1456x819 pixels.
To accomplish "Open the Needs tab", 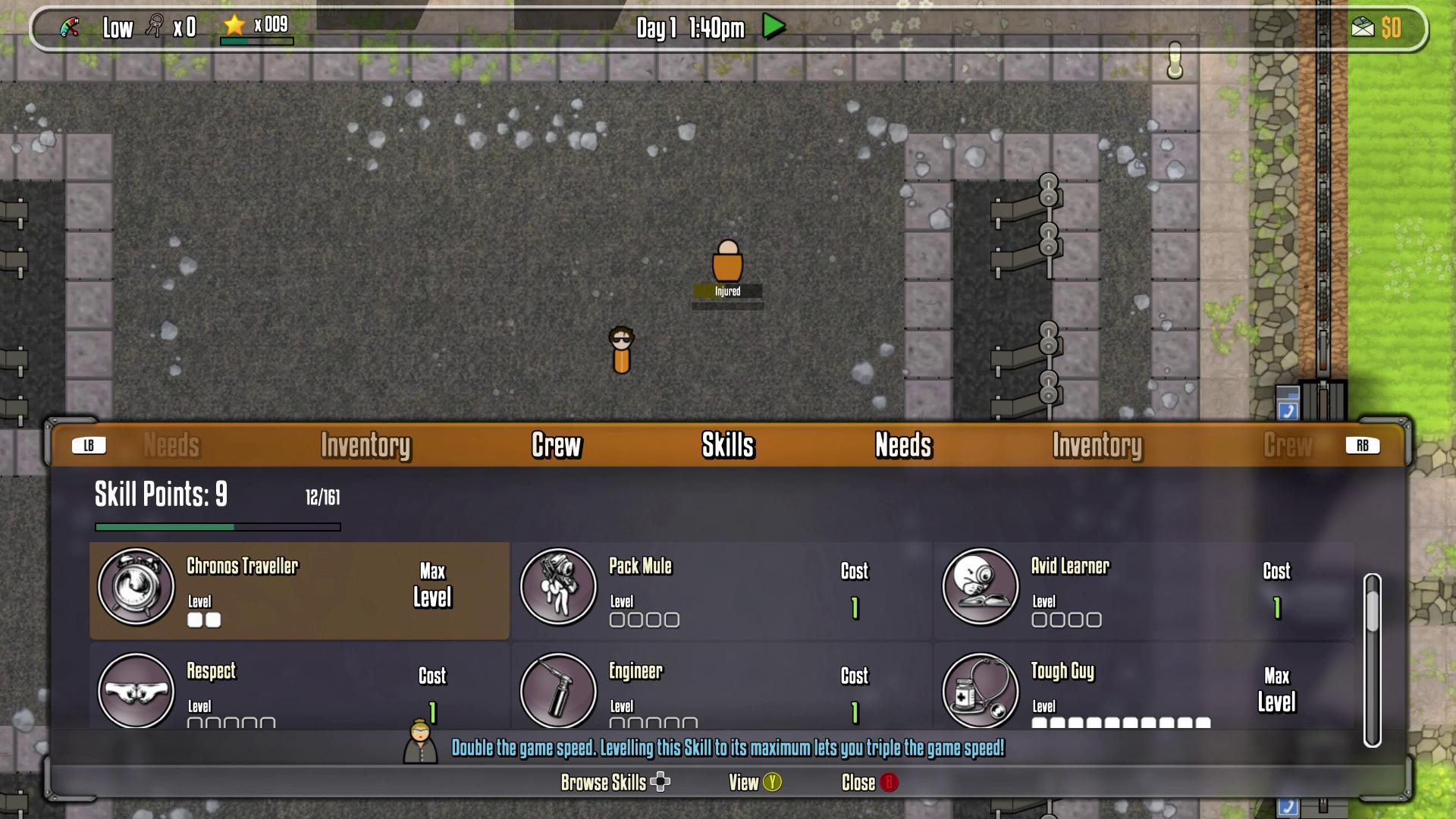I will [x=903, y=447].
